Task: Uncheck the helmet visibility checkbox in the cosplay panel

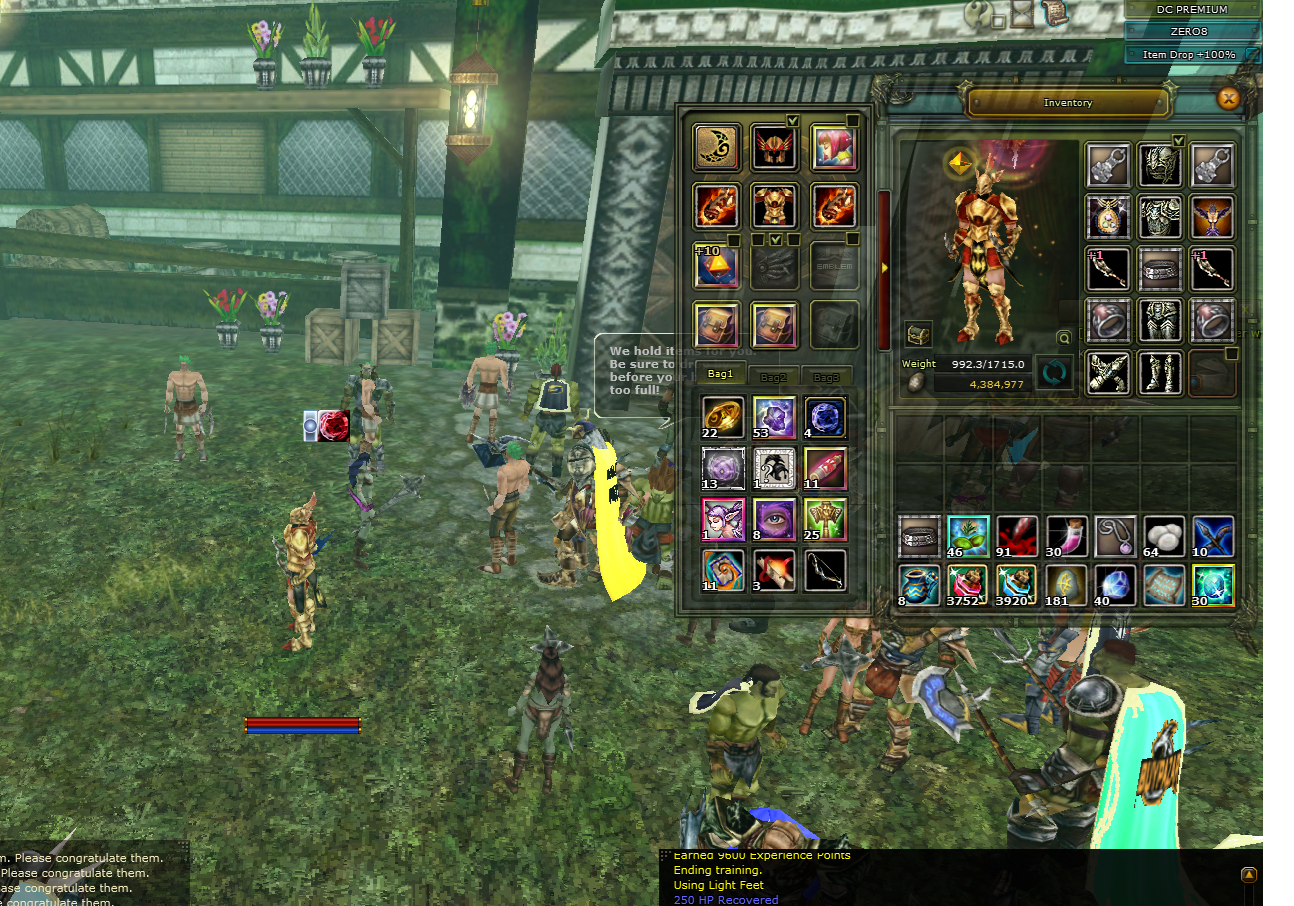Action: coord(792,120)
